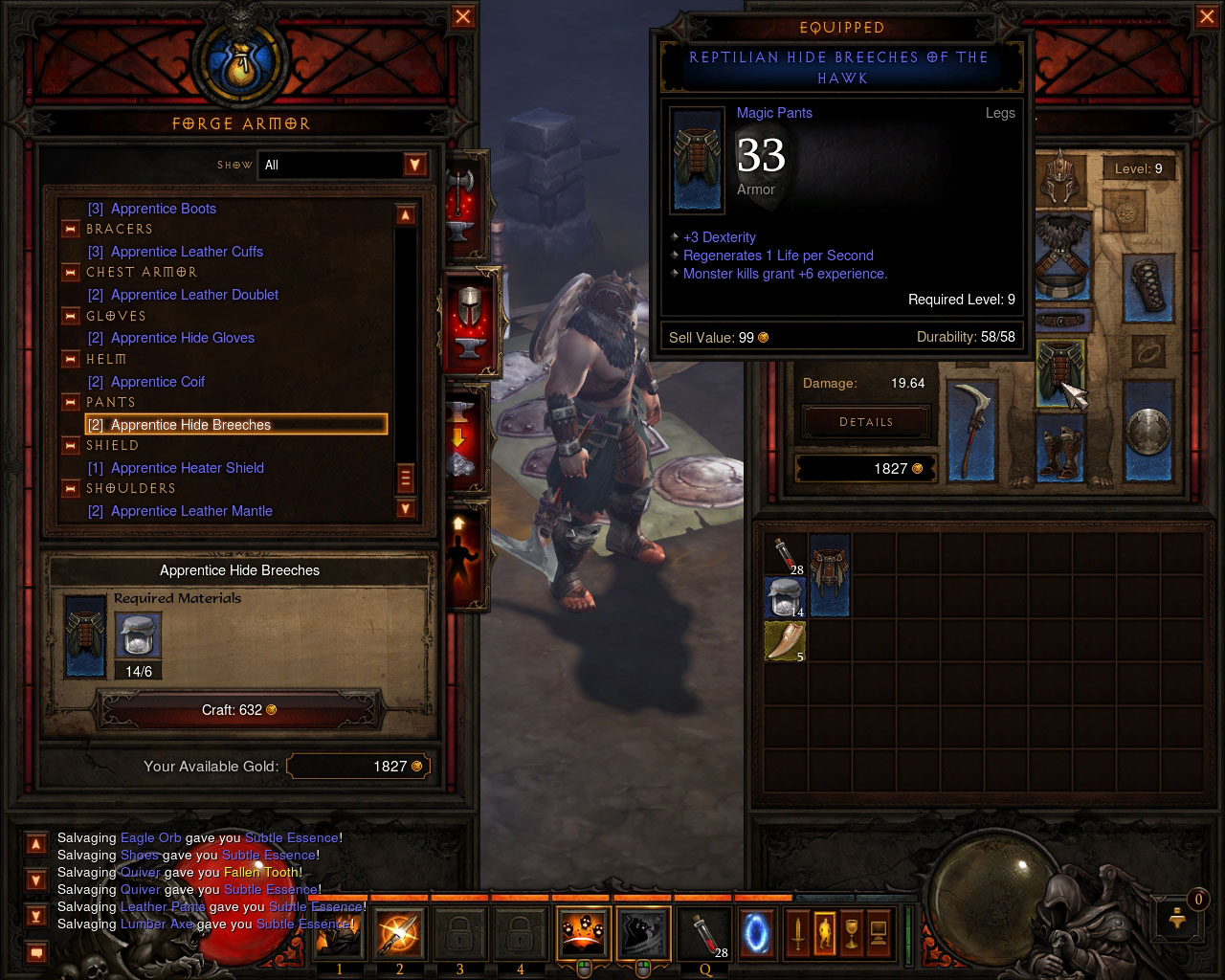This screenshot has height=980, width=1225.
Task: Open the inventory sword icon
Action: coord(800,933)
